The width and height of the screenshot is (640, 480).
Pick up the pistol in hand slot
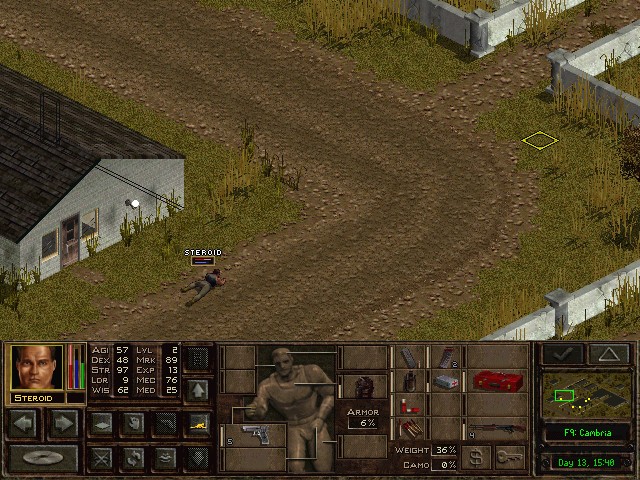[254, 435]
